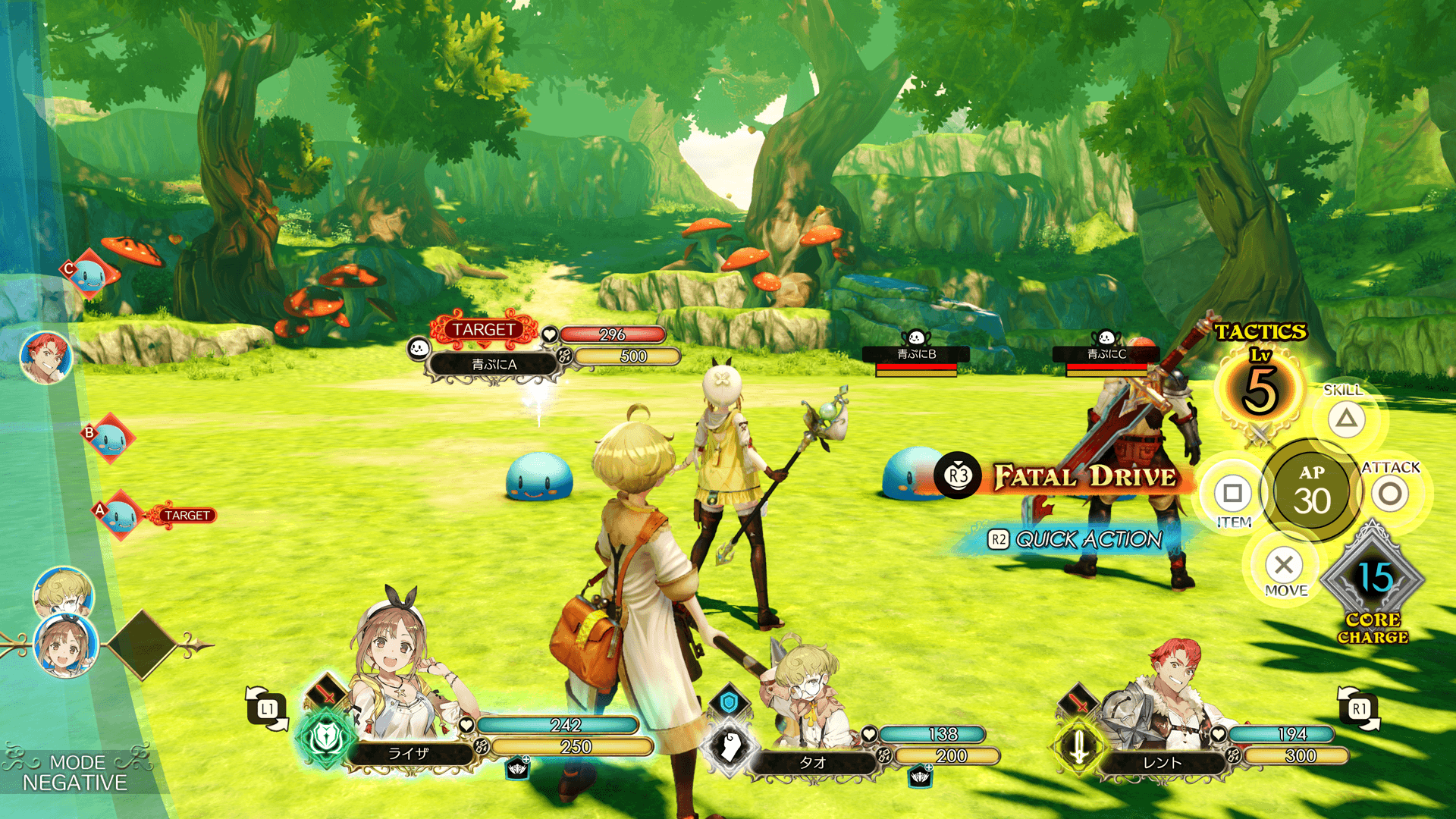
Task: Click Ryza's green shield role emblem
Action: tap(326, 737)
